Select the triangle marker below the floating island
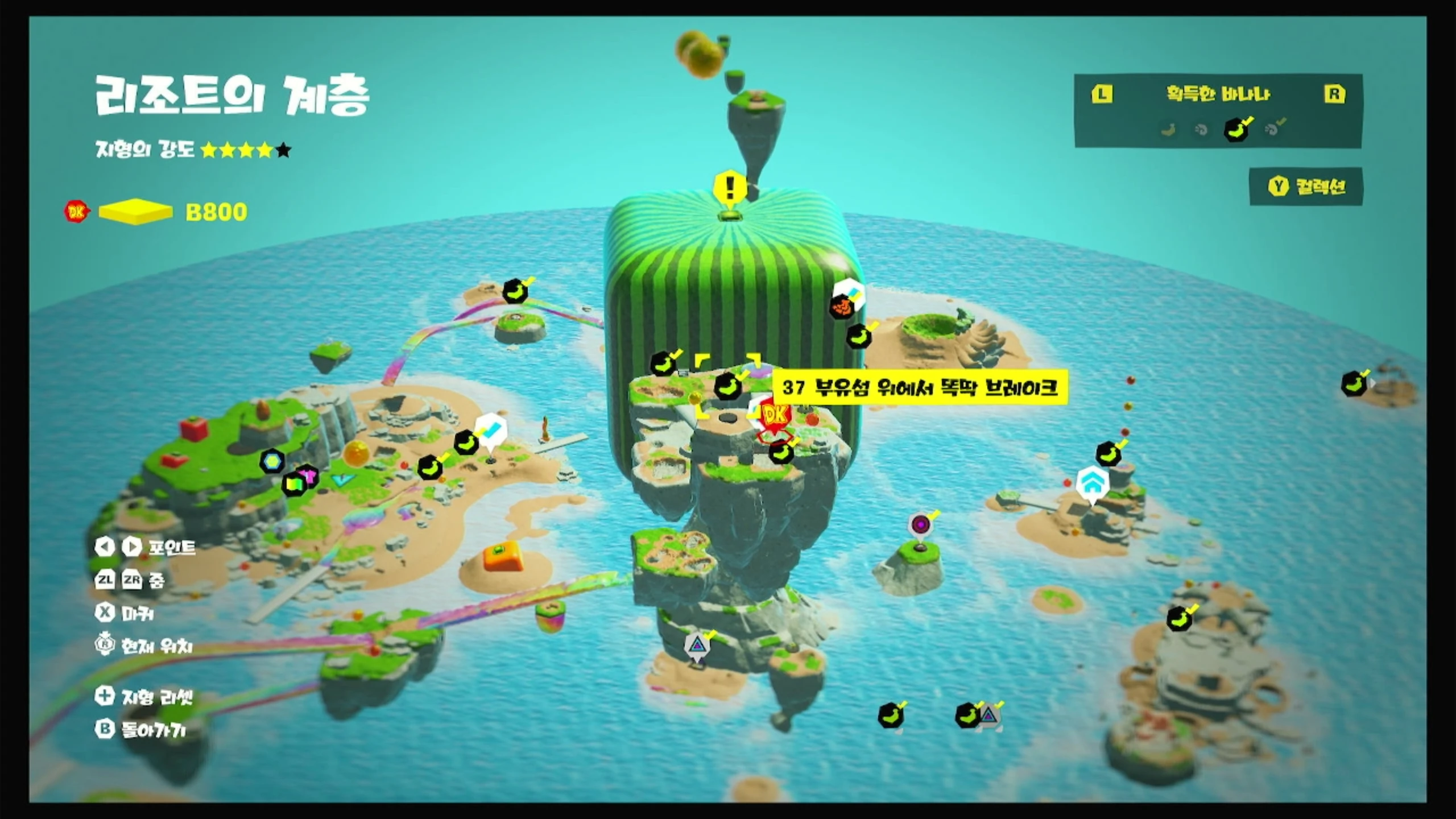This screenshot has height=819, width=1456. point(697,646)
